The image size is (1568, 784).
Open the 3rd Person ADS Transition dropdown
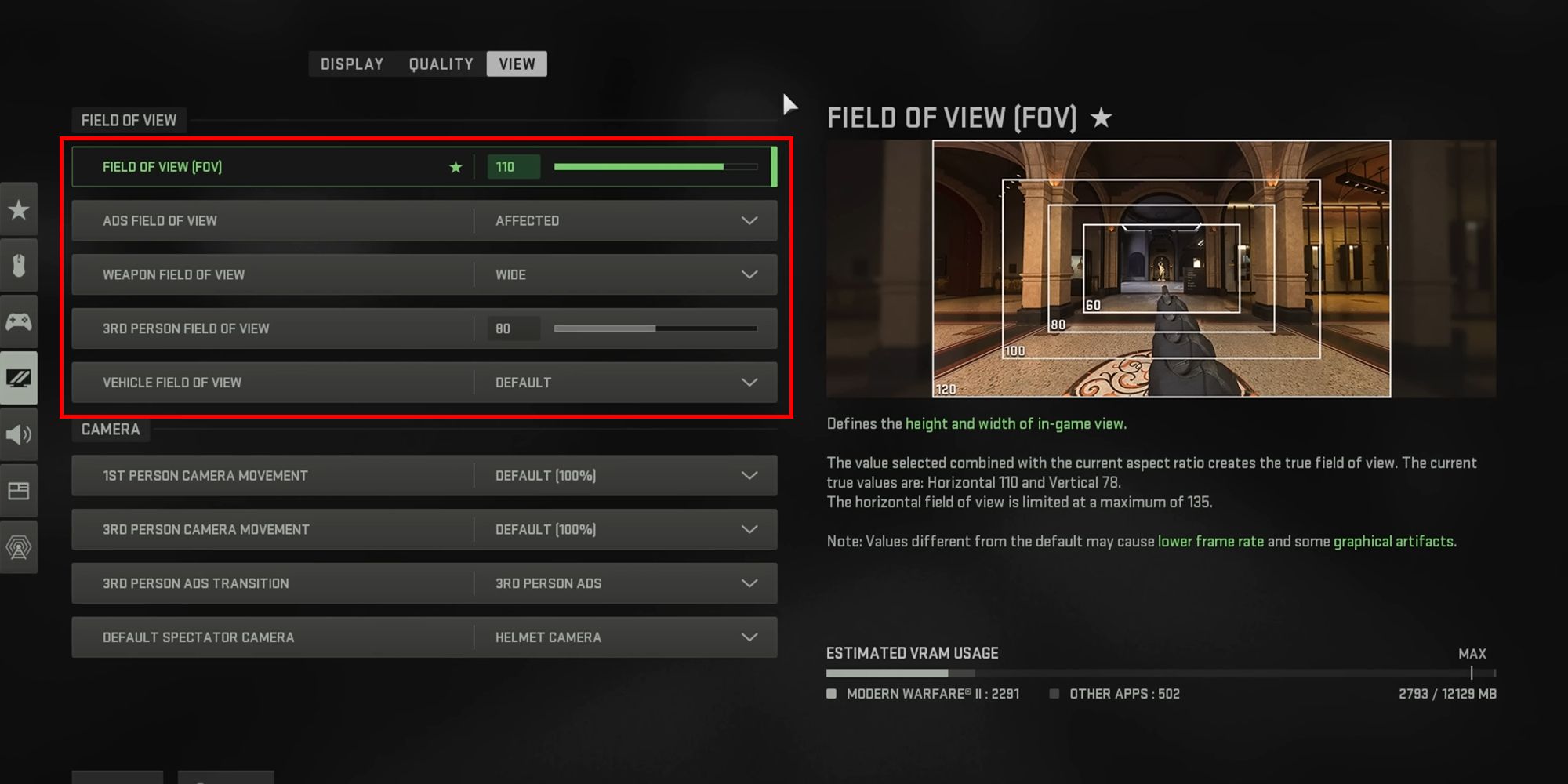[749, 583]
